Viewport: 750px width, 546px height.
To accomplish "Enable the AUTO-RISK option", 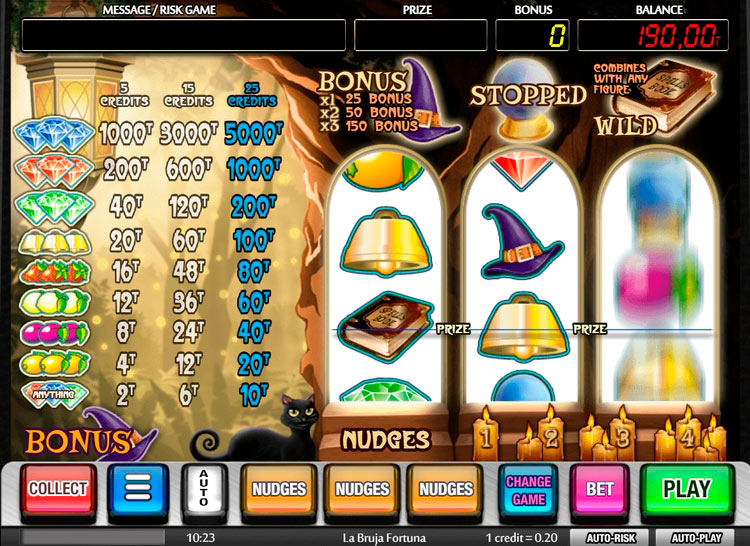I will pyautogui.click(x=611, y=537).
